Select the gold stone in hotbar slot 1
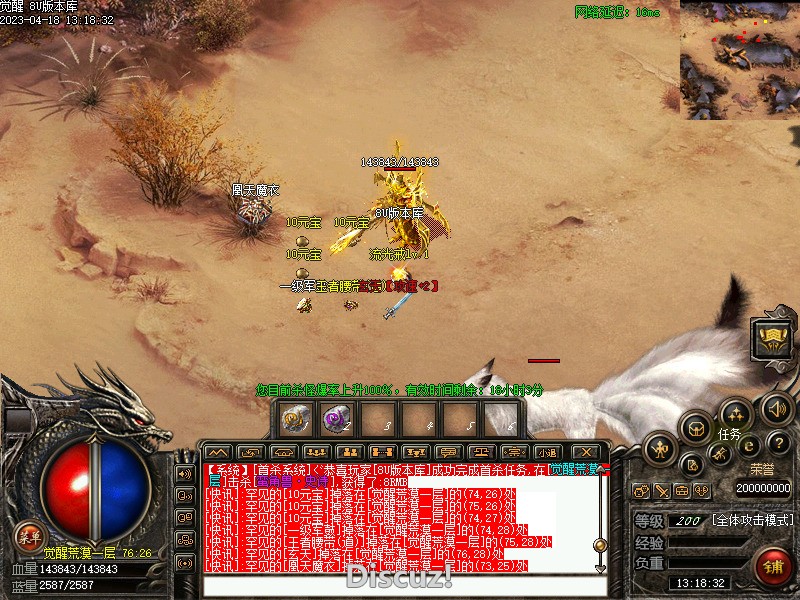The image size is (800, 600). 295,418
